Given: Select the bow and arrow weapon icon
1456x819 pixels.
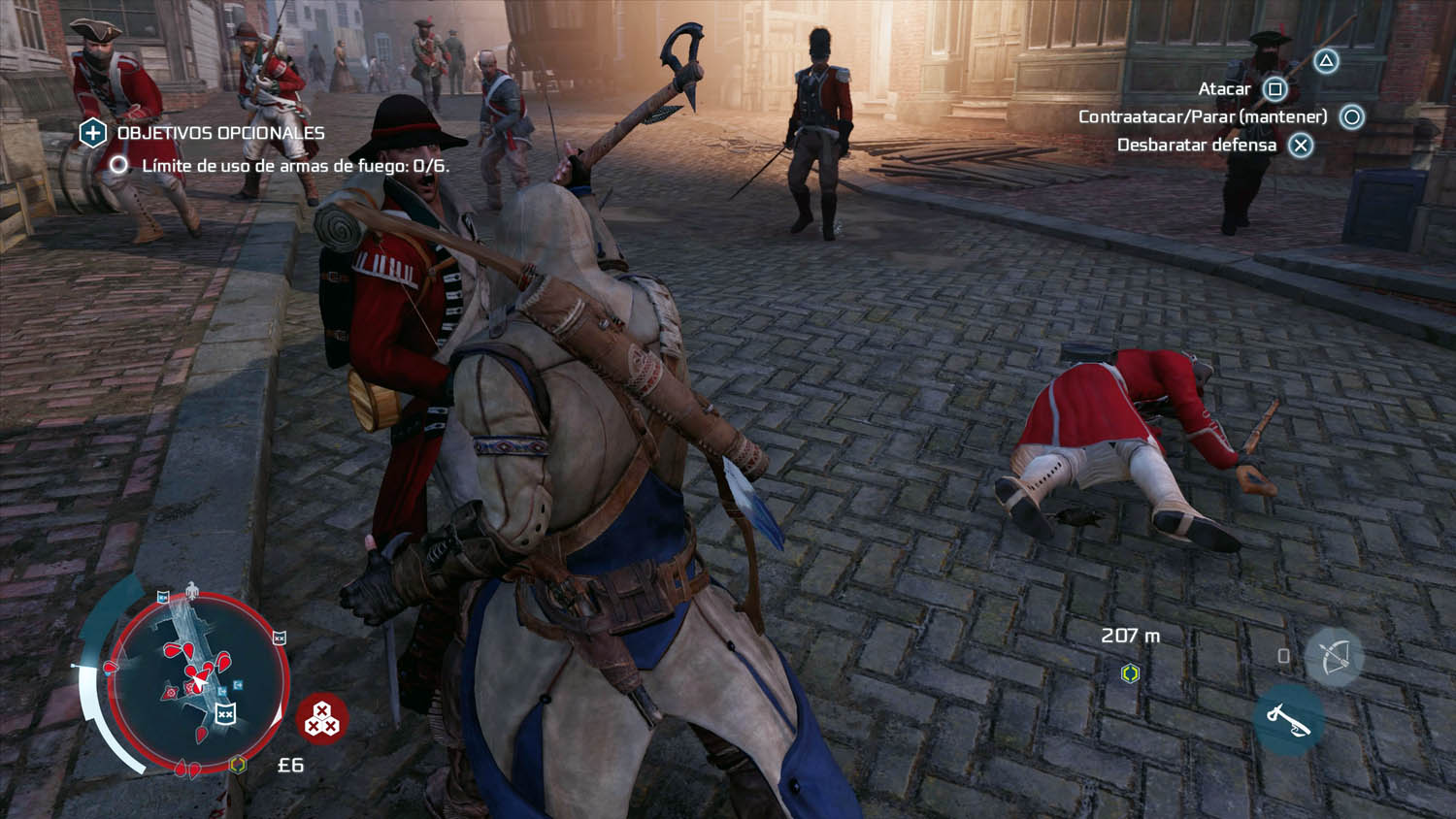Looking at the screenshot, I should pyautogui.click(x=1337, y=657).
